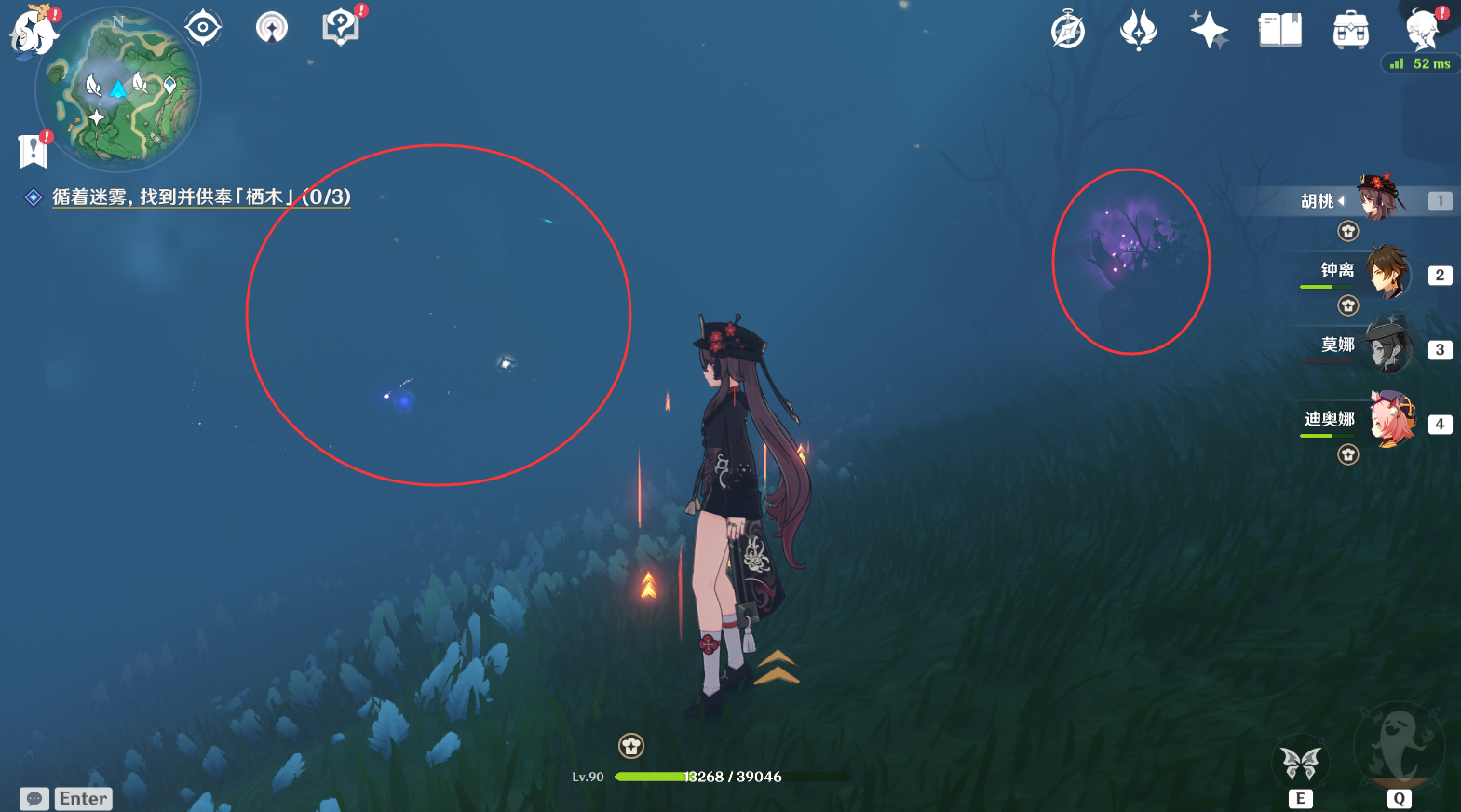Screen dimensions: 1461x812
Task: Activate the butterfly Elemental Skill
Action: click(x=1301, y=765)
